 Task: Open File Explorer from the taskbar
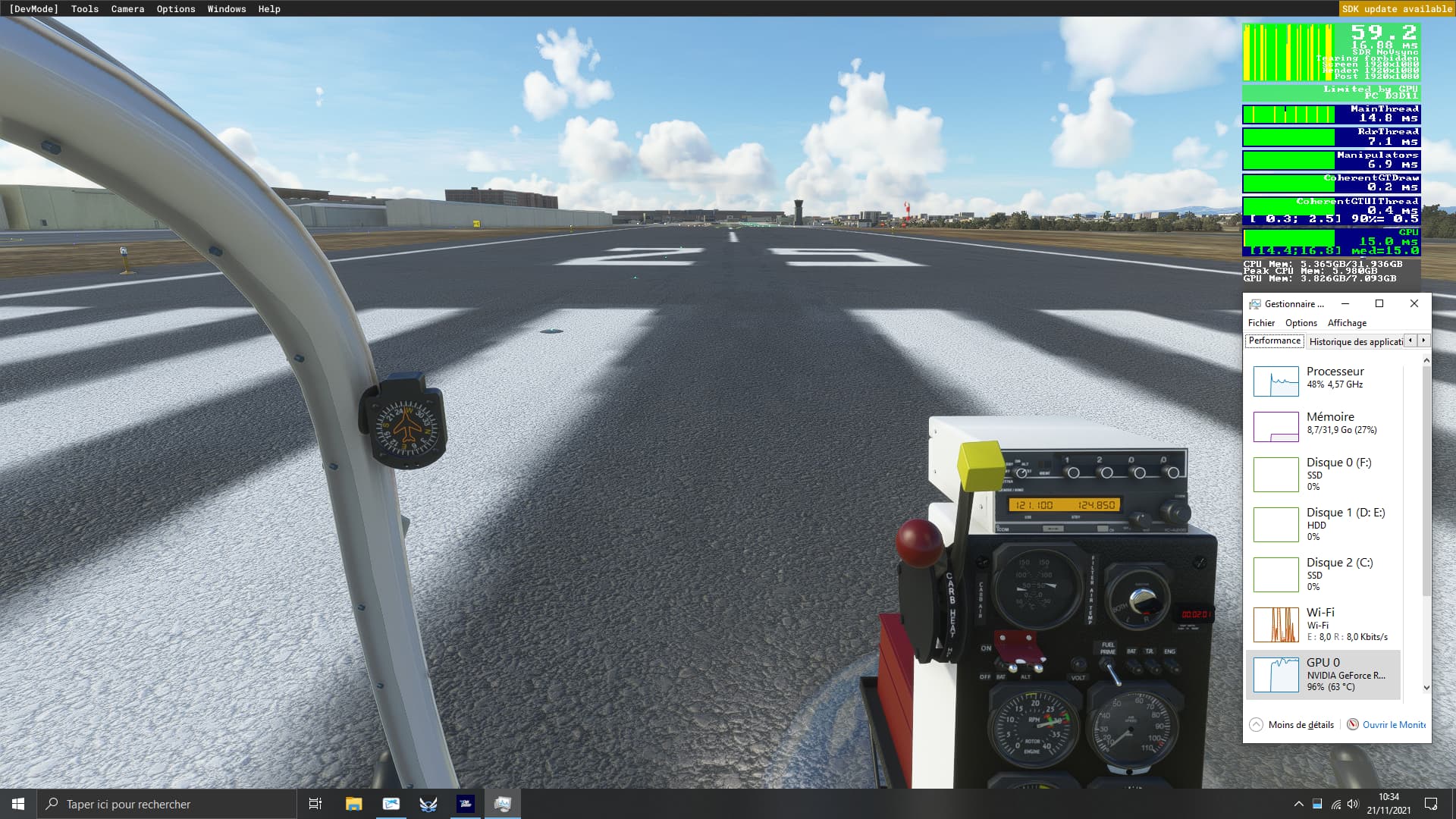pos(353,803)
